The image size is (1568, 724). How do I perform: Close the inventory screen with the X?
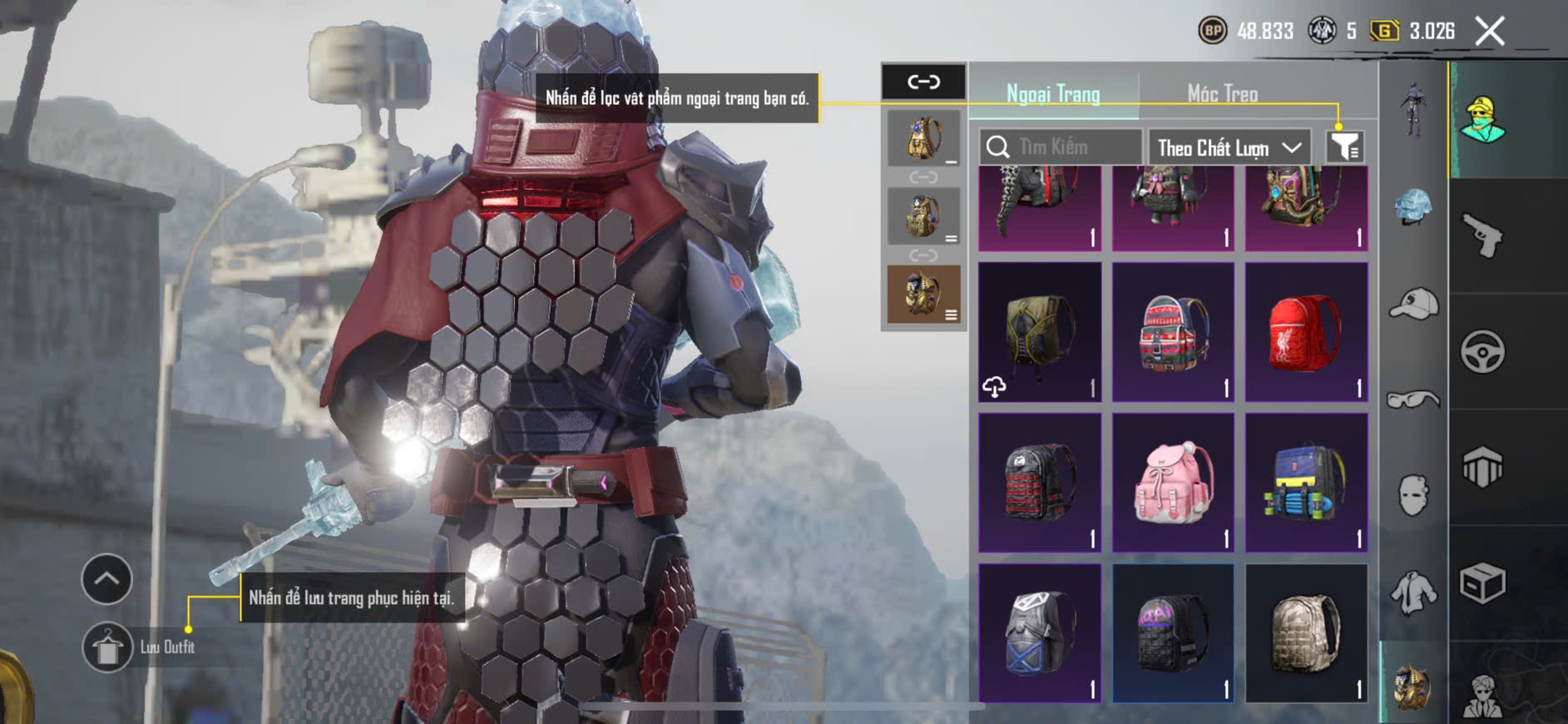tap(1490, 32)
